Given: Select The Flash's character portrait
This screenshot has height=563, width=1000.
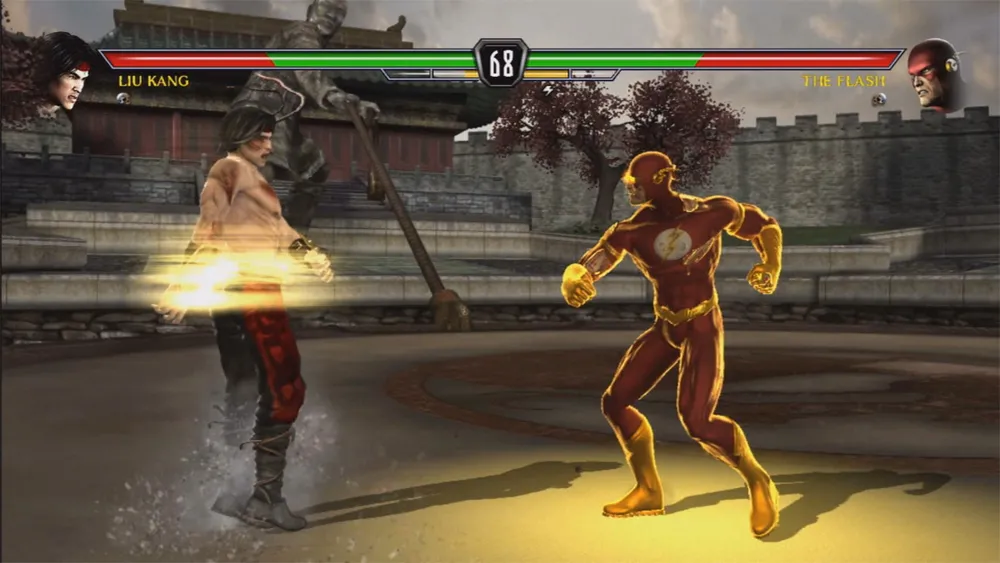Looking at the screenshot, I should (934, 74).
